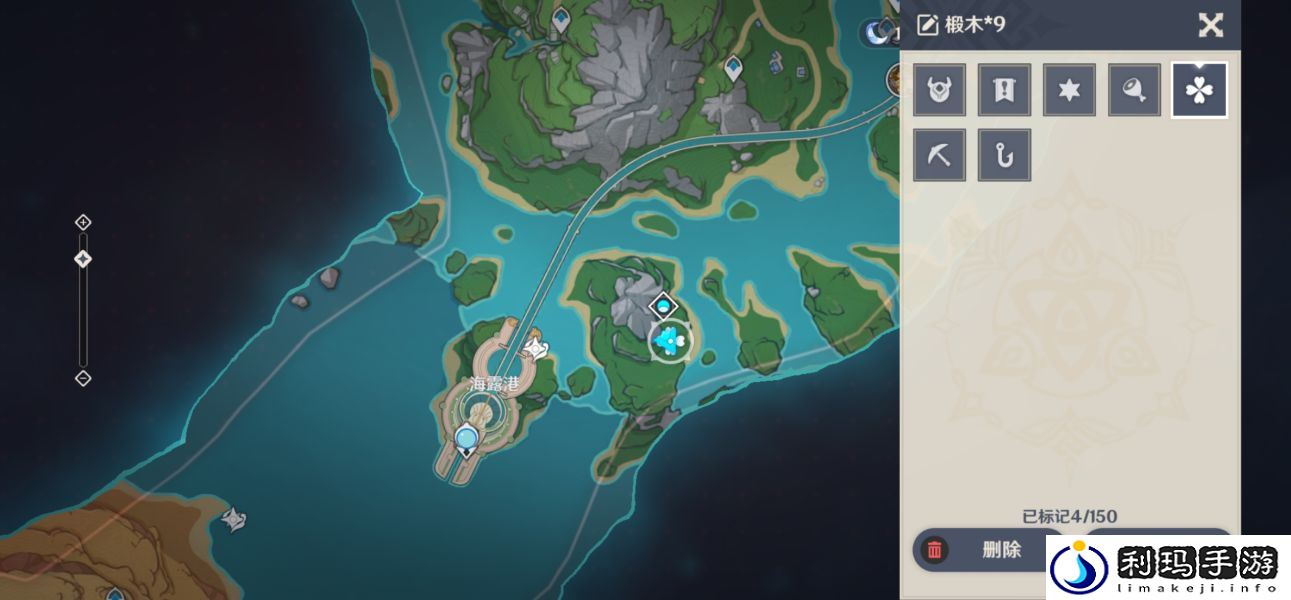Choose the fishing hook marker icon

[x=1004, y=155]
